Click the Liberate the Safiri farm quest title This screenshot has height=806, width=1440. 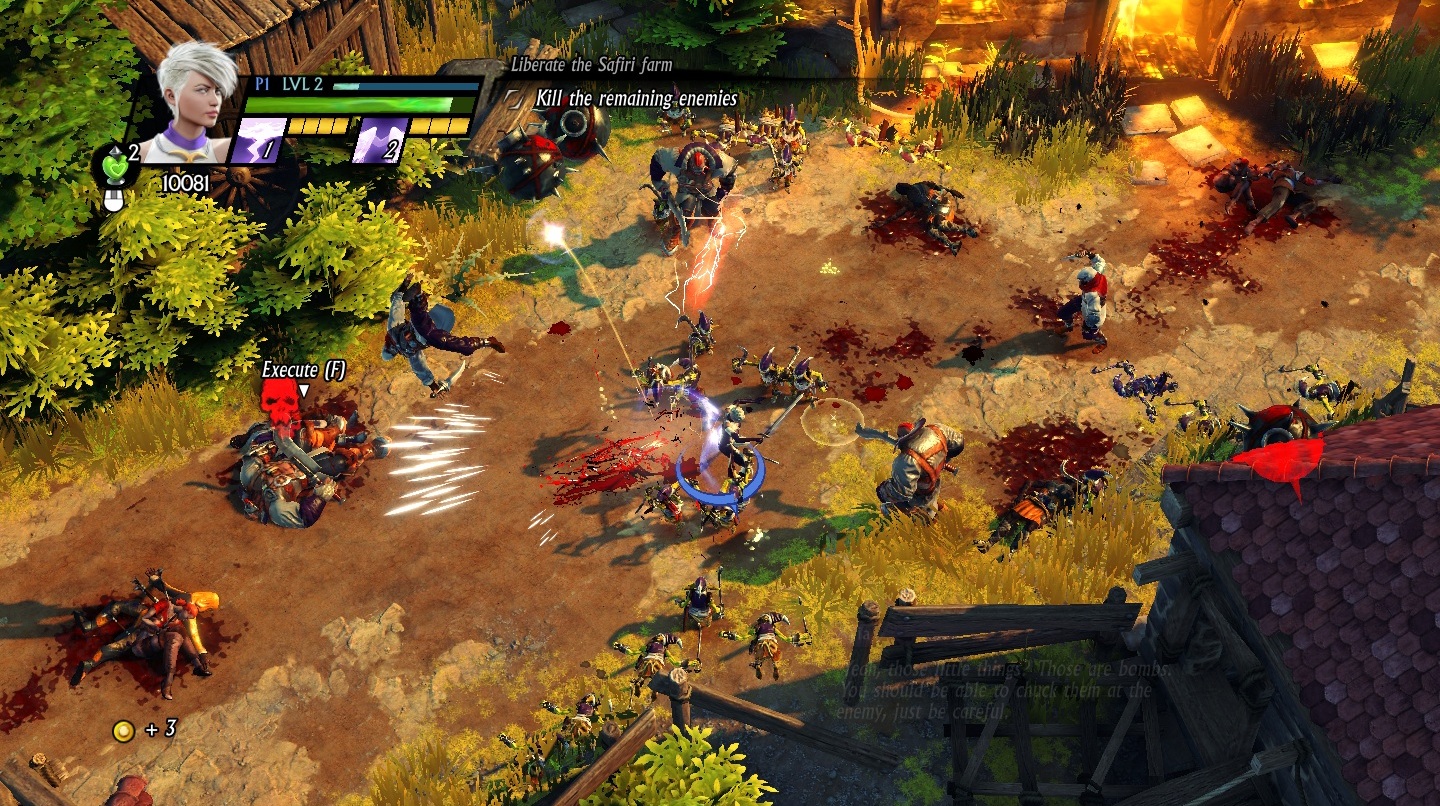tap(591, 65)
